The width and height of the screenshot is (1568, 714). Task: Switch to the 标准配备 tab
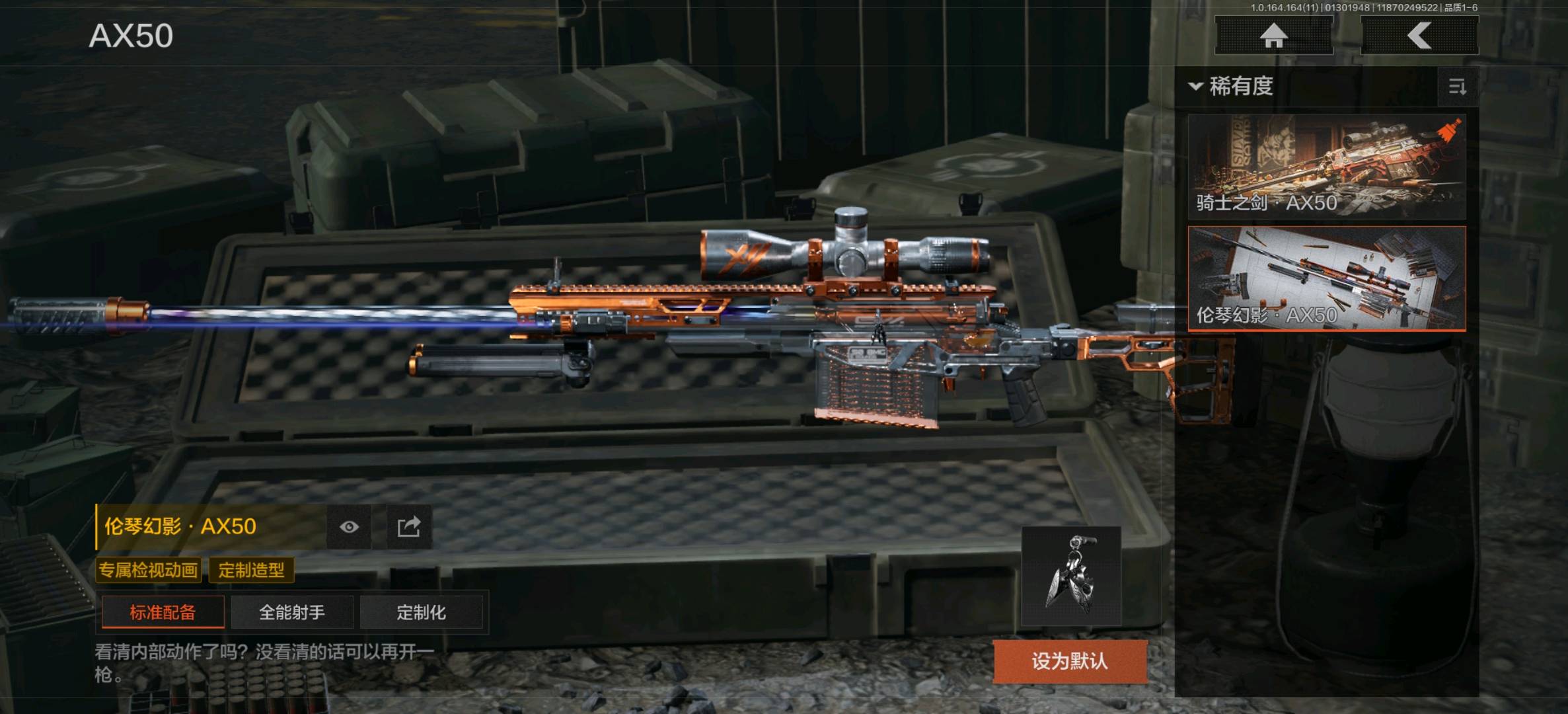[163, 612]
